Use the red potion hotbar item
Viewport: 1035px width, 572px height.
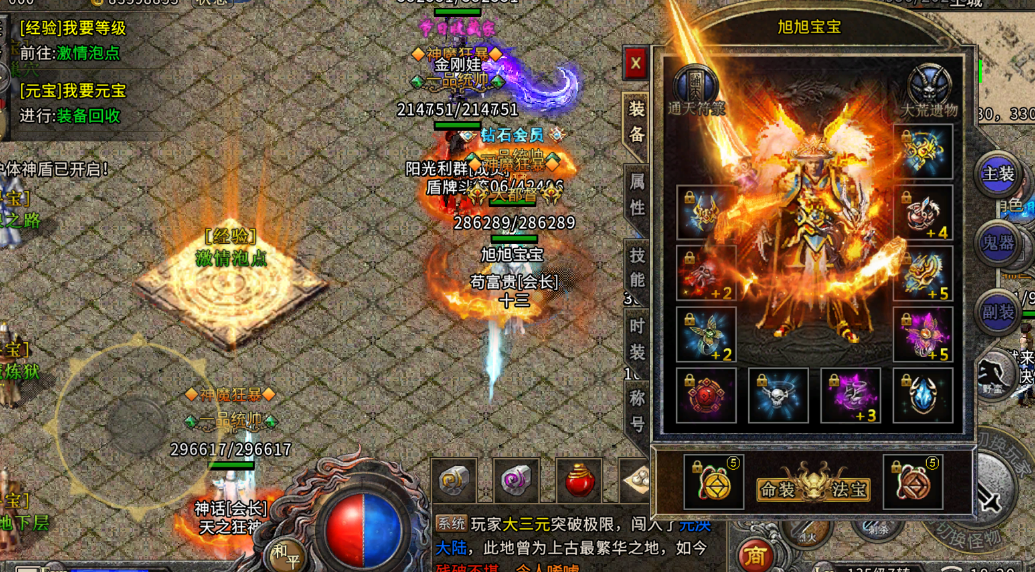tap(579, 481)
